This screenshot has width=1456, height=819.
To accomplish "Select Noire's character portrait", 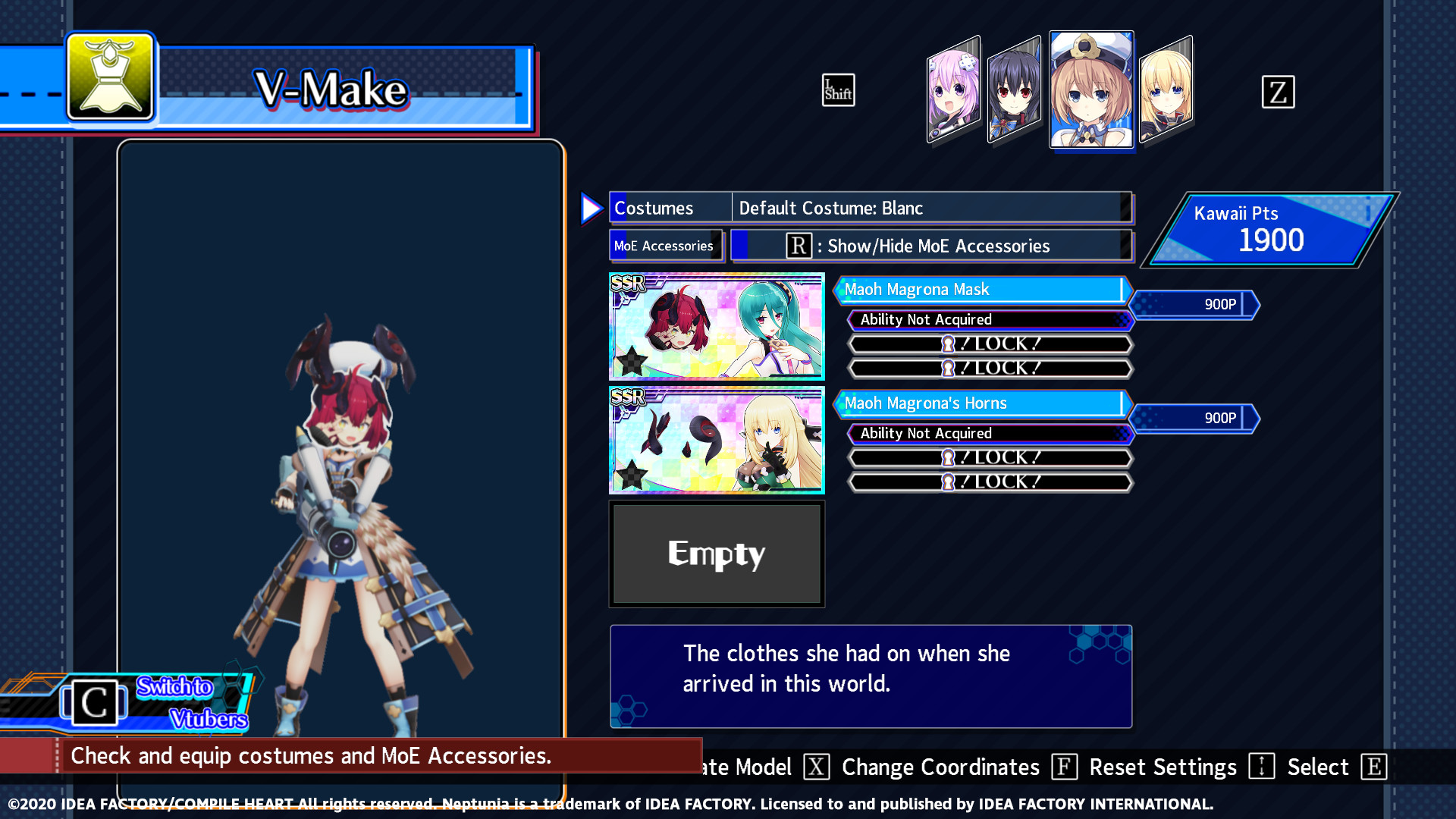I will coord(1015,91).
